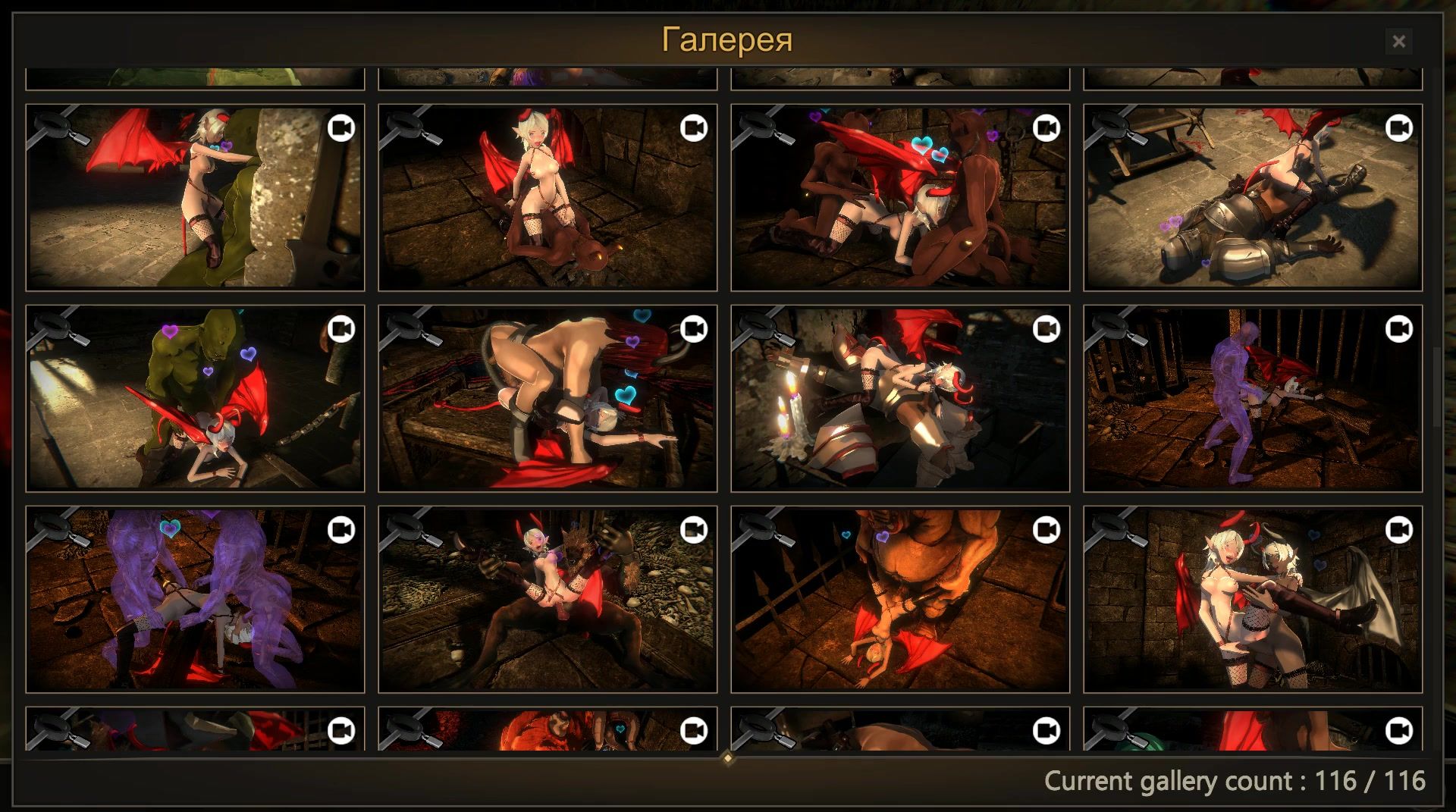Open the thumbnail with the purple figure beside cage bars
Viewport: 1456px width, 812px height.
1252,409
